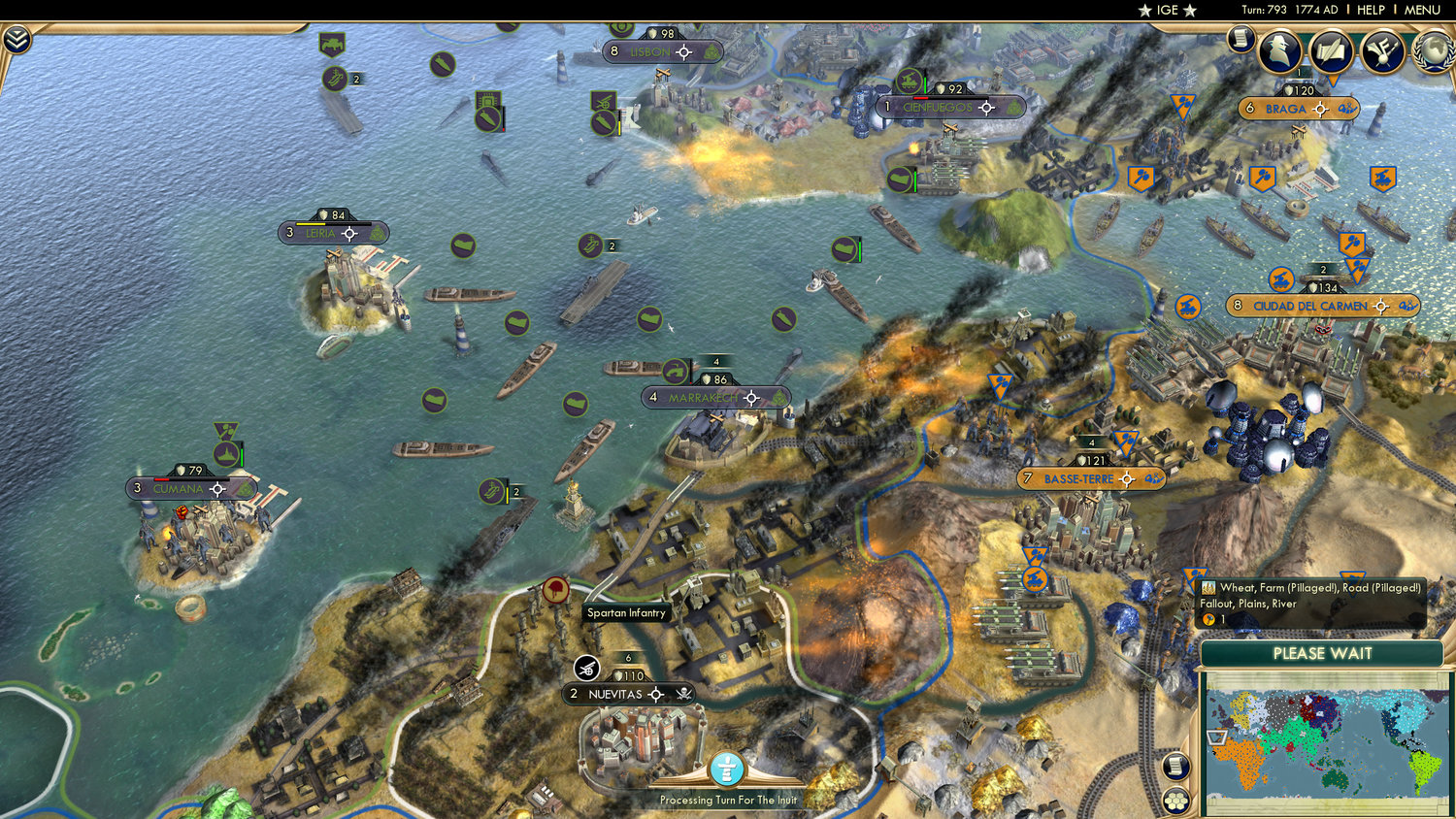The image size is (1456, 819).
Task: Open the MENU in the top-right corner
Action: (1421, 10)
